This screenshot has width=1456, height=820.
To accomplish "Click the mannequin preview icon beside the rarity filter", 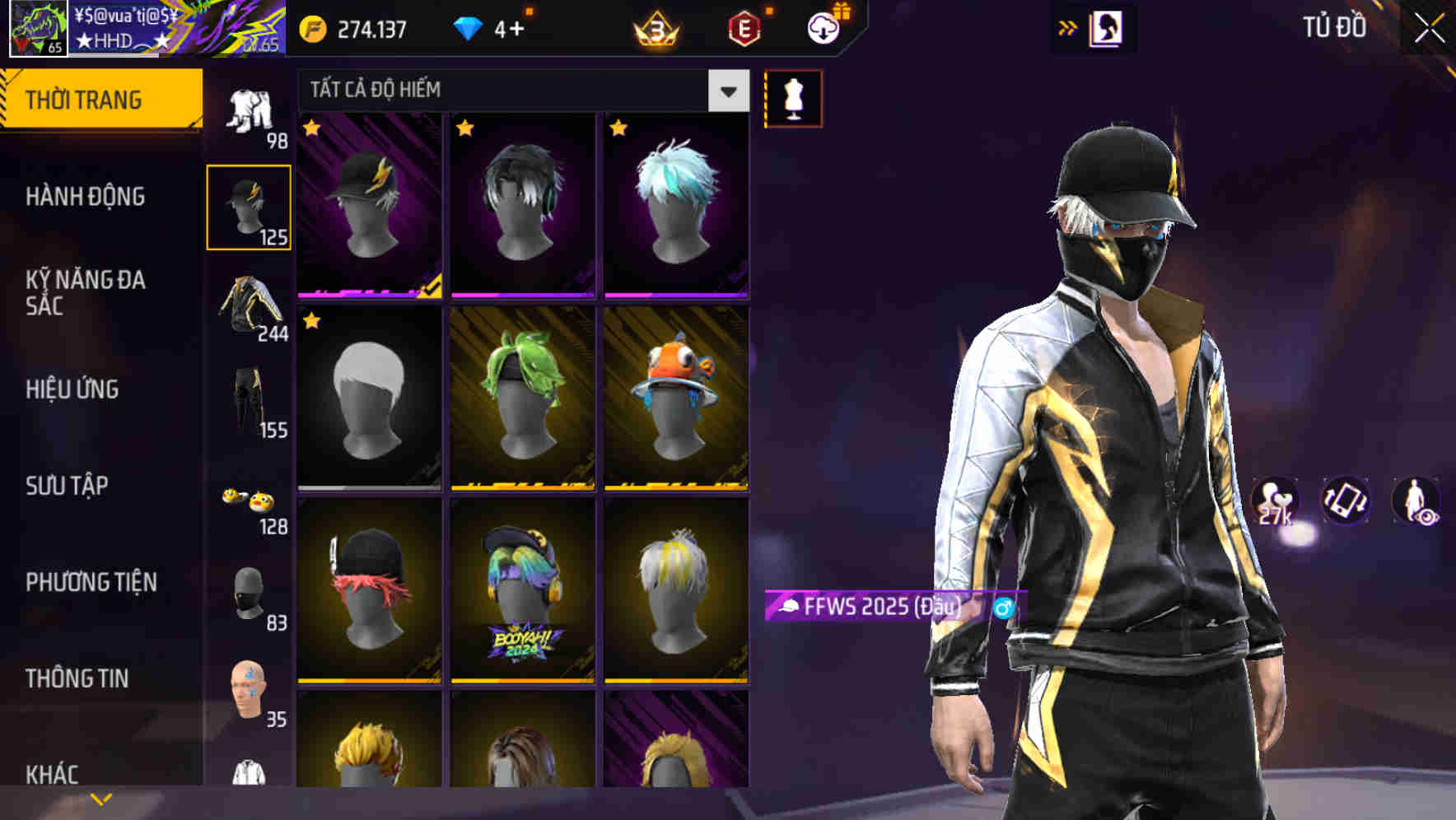I will coord(793,97).
